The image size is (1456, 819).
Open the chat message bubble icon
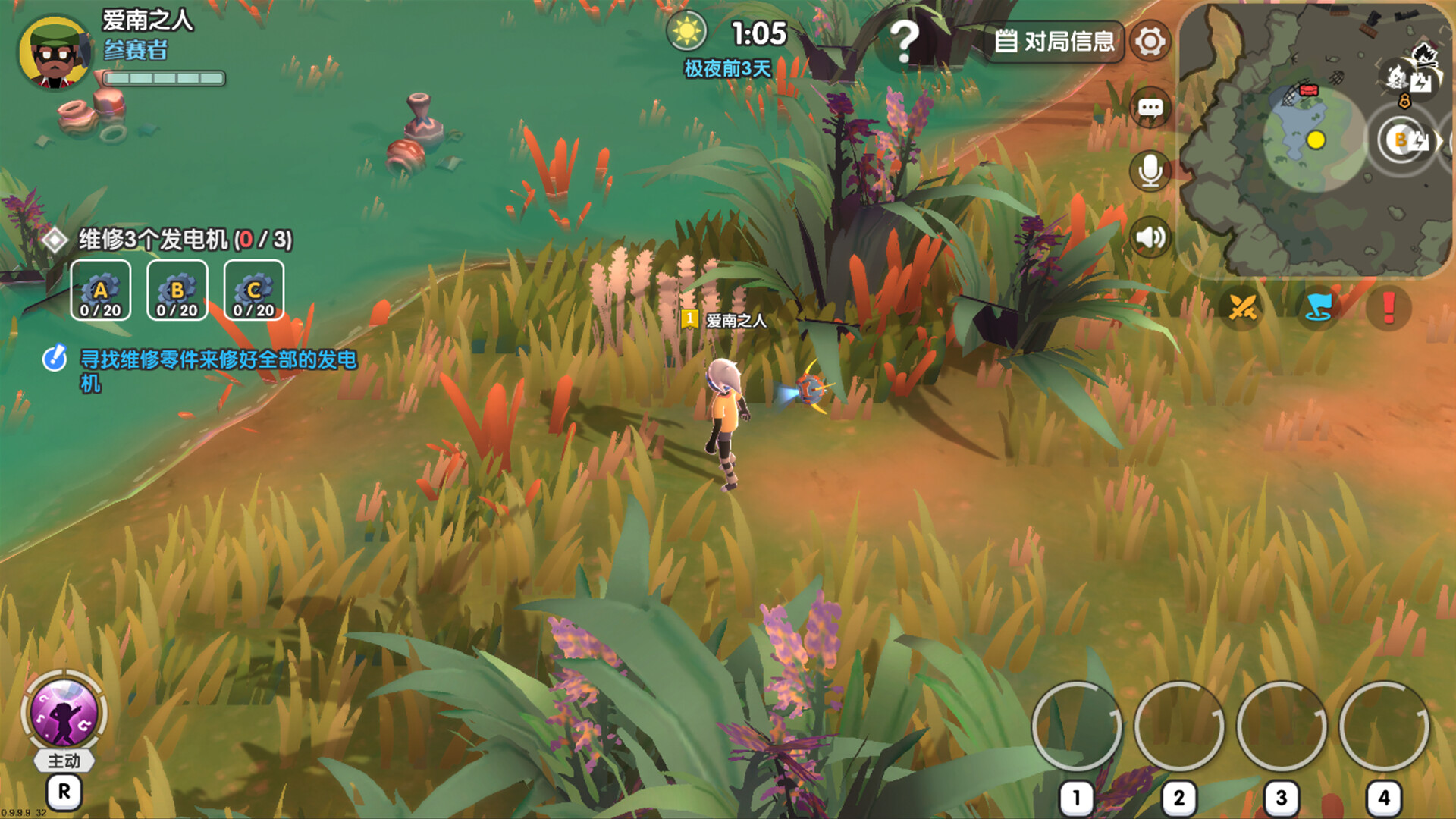(1149, 108)
